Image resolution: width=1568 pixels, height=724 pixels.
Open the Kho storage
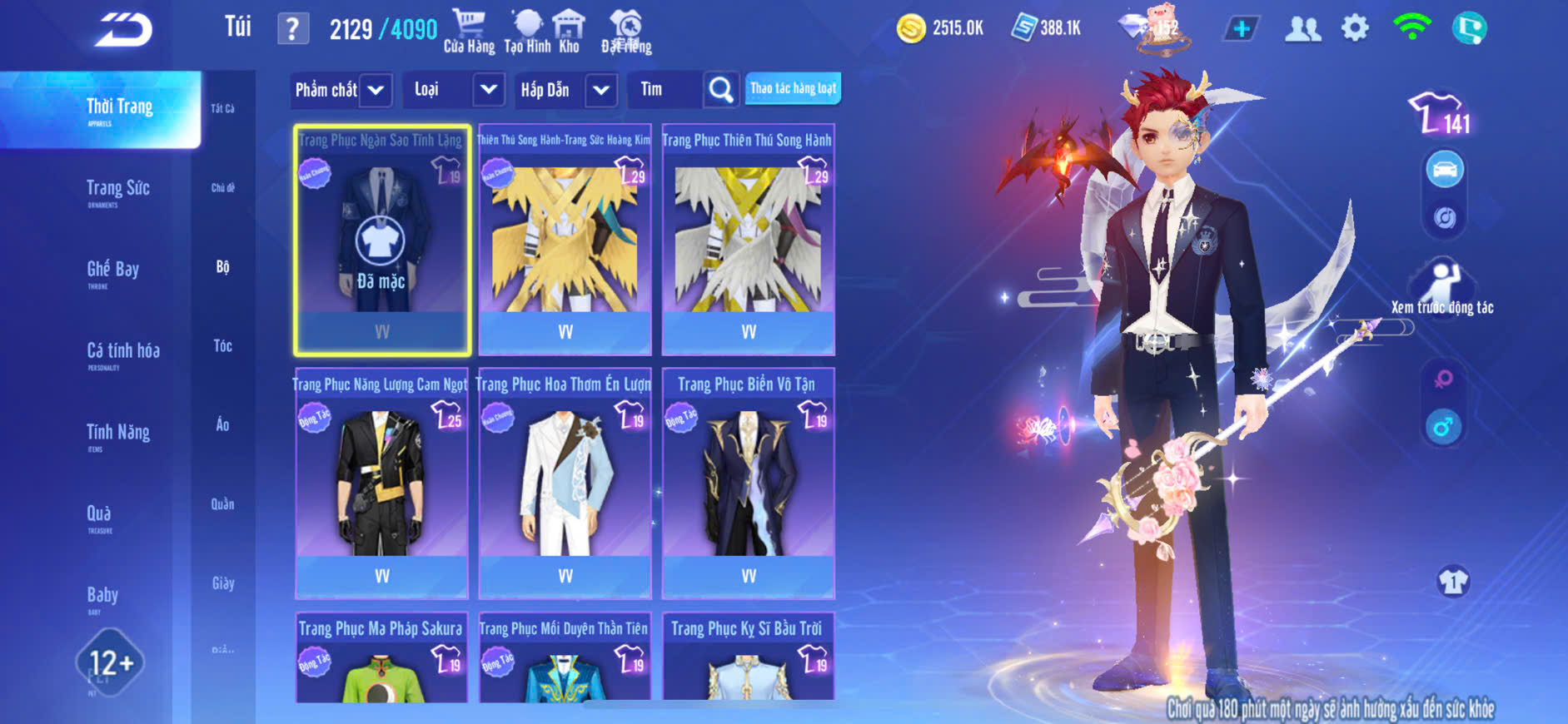pos(569,31)
